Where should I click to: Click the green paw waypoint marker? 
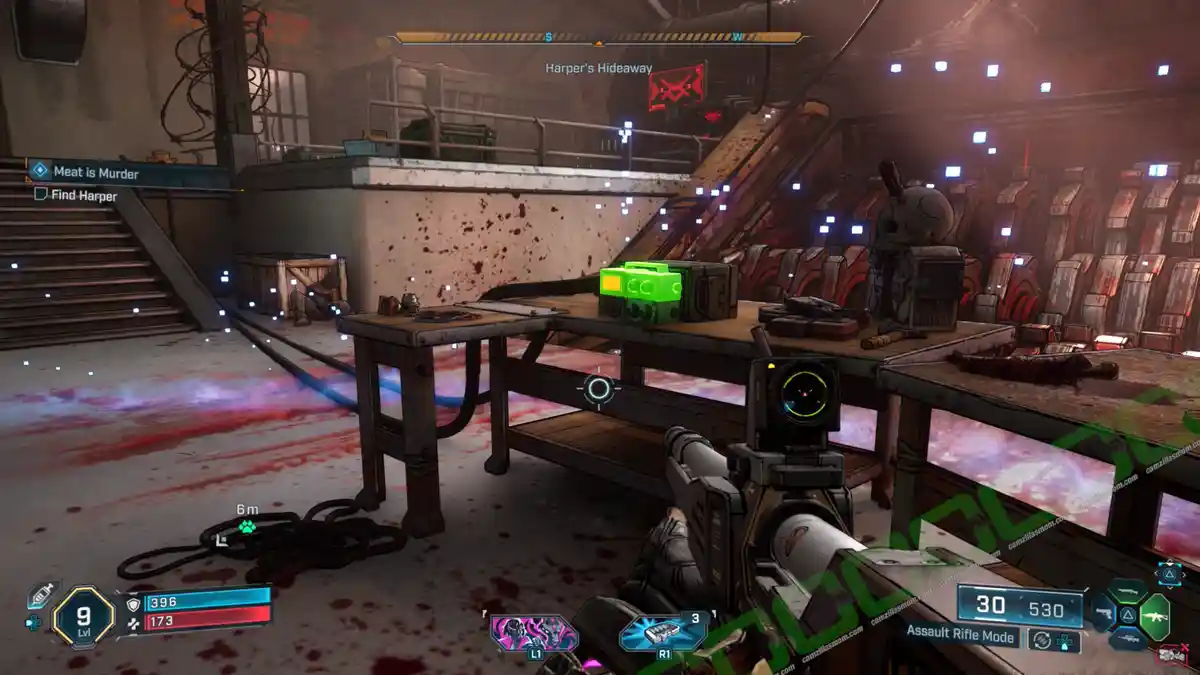click(246, 526)
